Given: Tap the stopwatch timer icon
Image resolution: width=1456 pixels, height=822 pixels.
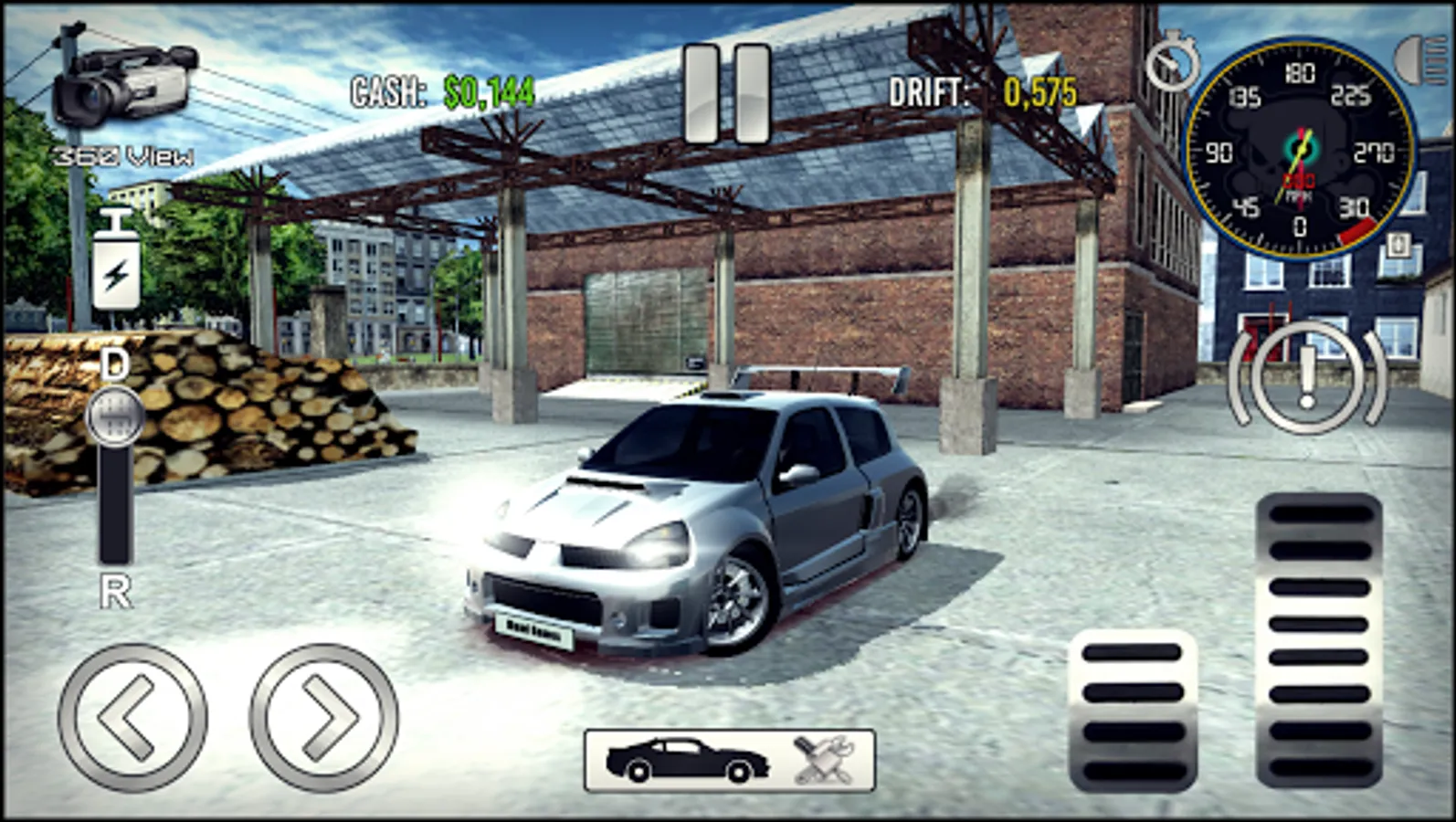Looking at the screenshot, I should click(x=1174, y=62).
